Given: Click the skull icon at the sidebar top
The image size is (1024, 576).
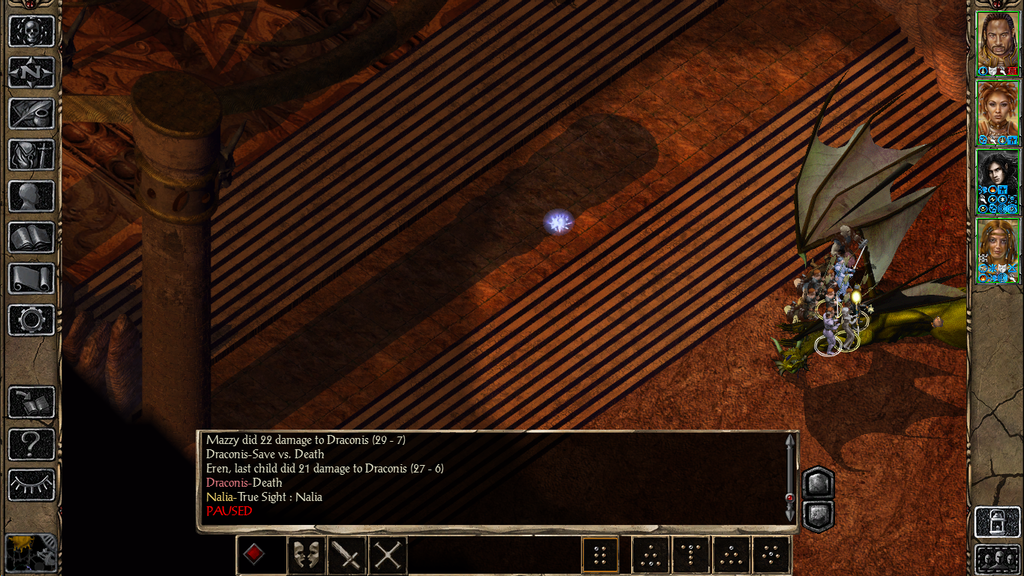Looking at the screenshot, I should (31, 31).
